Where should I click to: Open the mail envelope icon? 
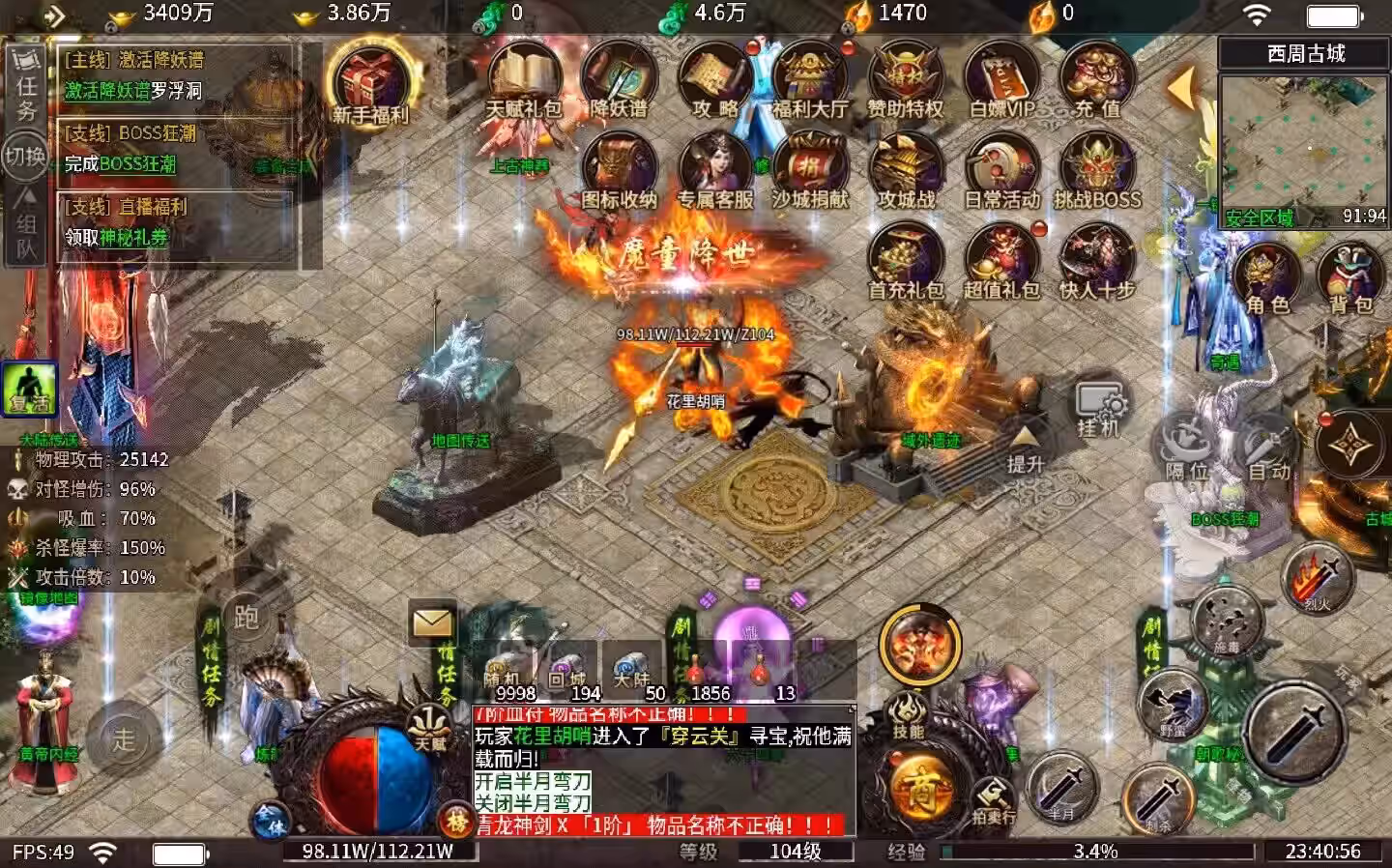[432, 622]
